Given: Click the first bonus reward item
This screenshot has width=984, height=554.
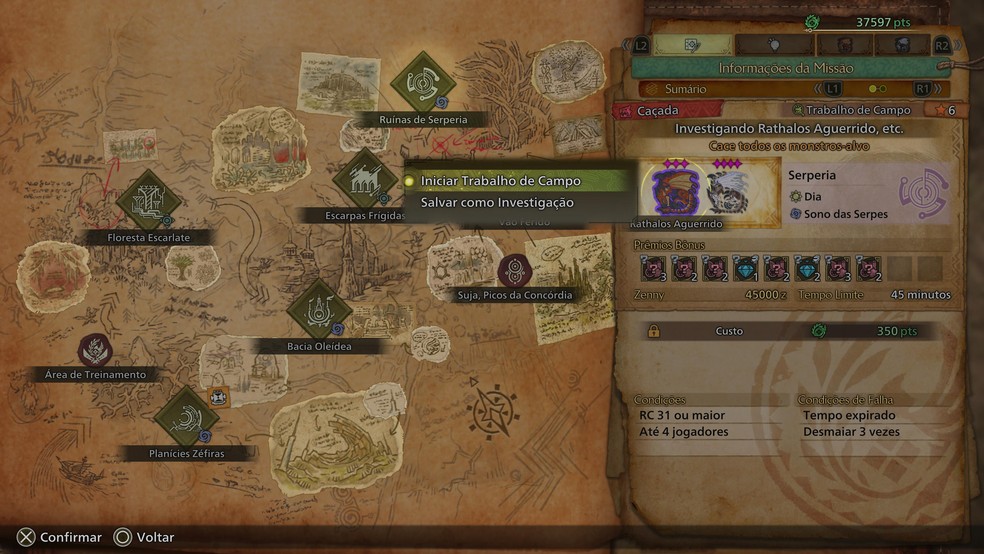Looking at the screenshot, I should [x=654, y=268].
